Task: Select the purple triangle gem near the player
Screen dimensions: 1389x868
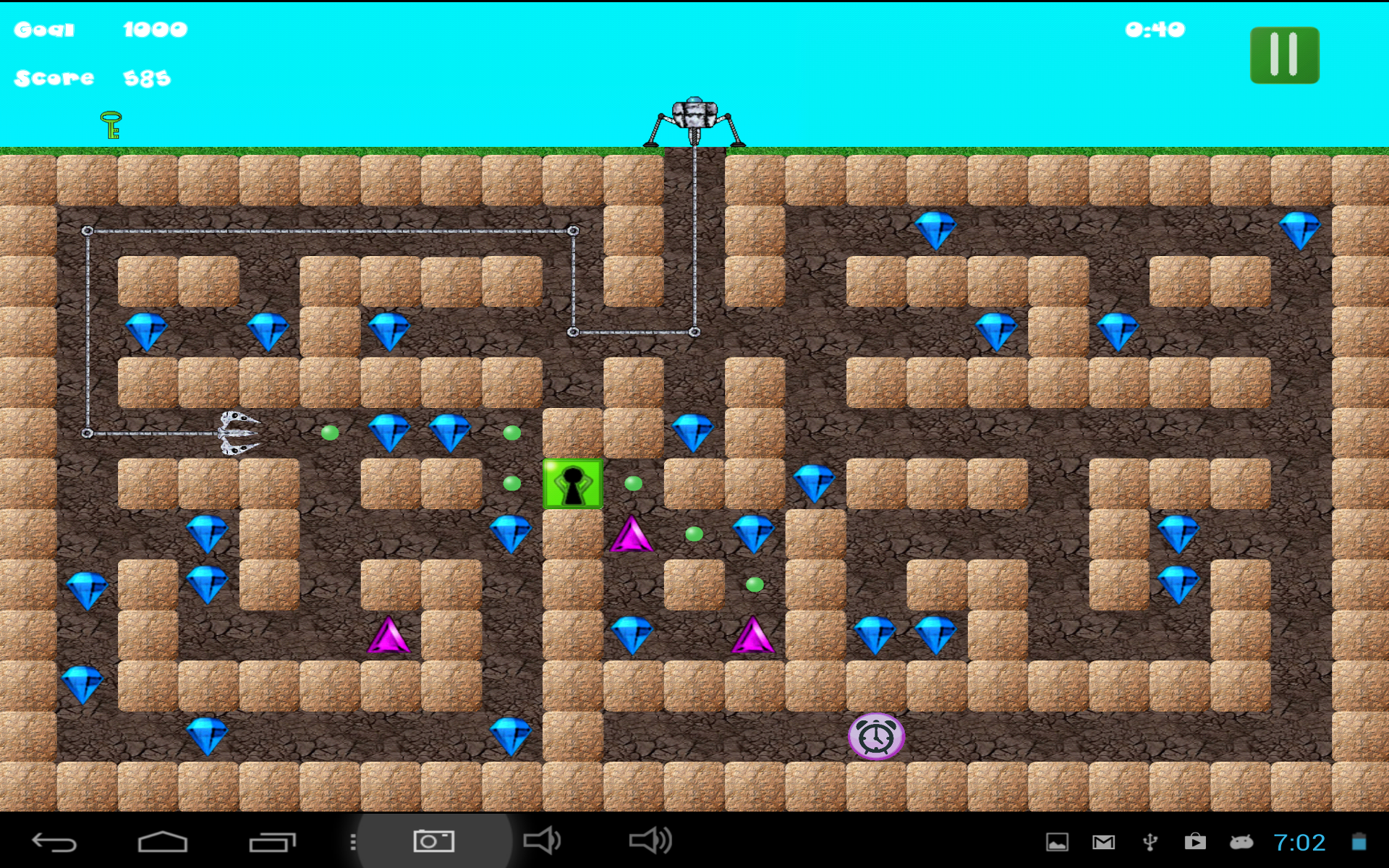Action: pyautogui.click(x=632, y=533)
